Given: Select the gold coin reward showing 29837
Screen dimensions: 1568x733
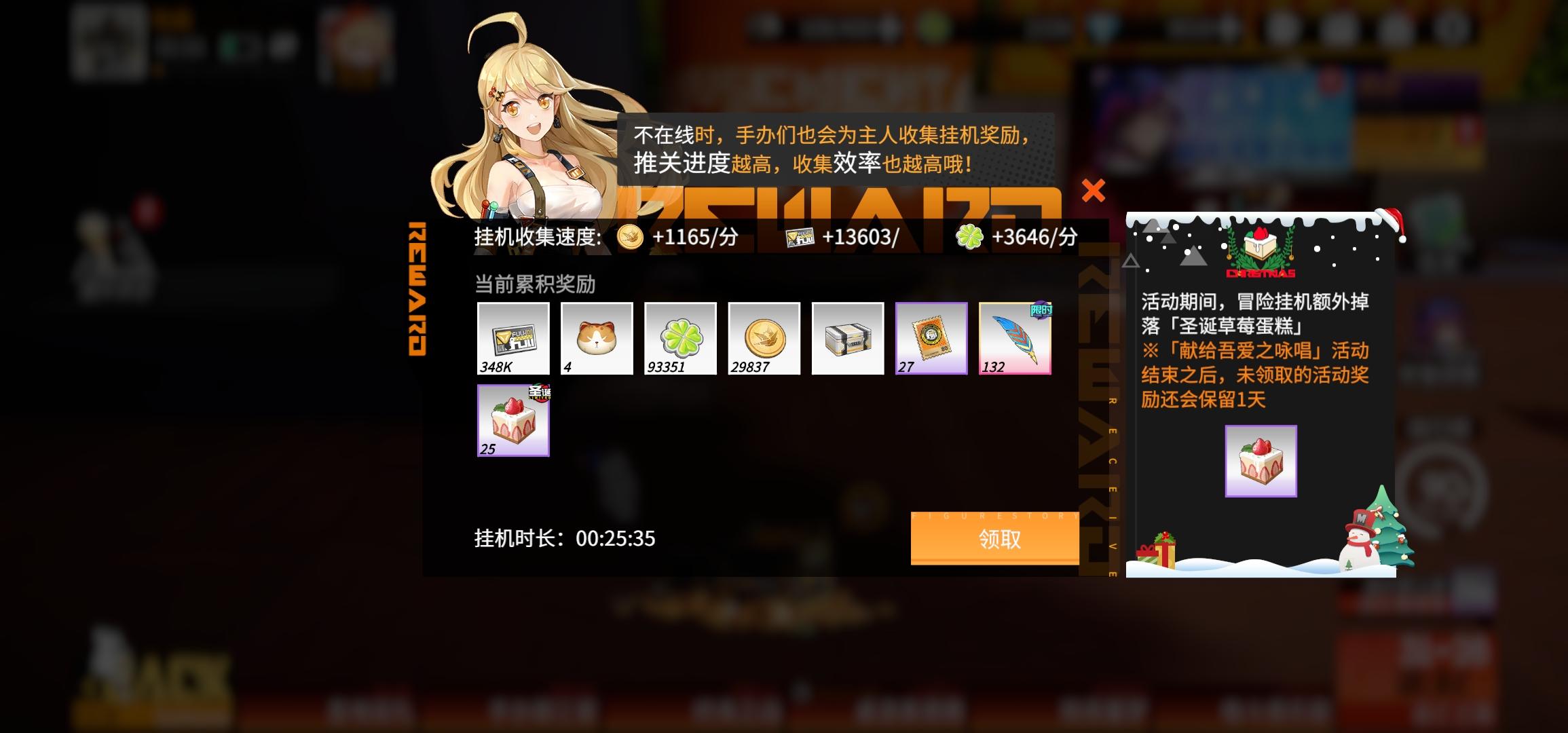Looking at the screenshot, I should click(x=764, y=337).
